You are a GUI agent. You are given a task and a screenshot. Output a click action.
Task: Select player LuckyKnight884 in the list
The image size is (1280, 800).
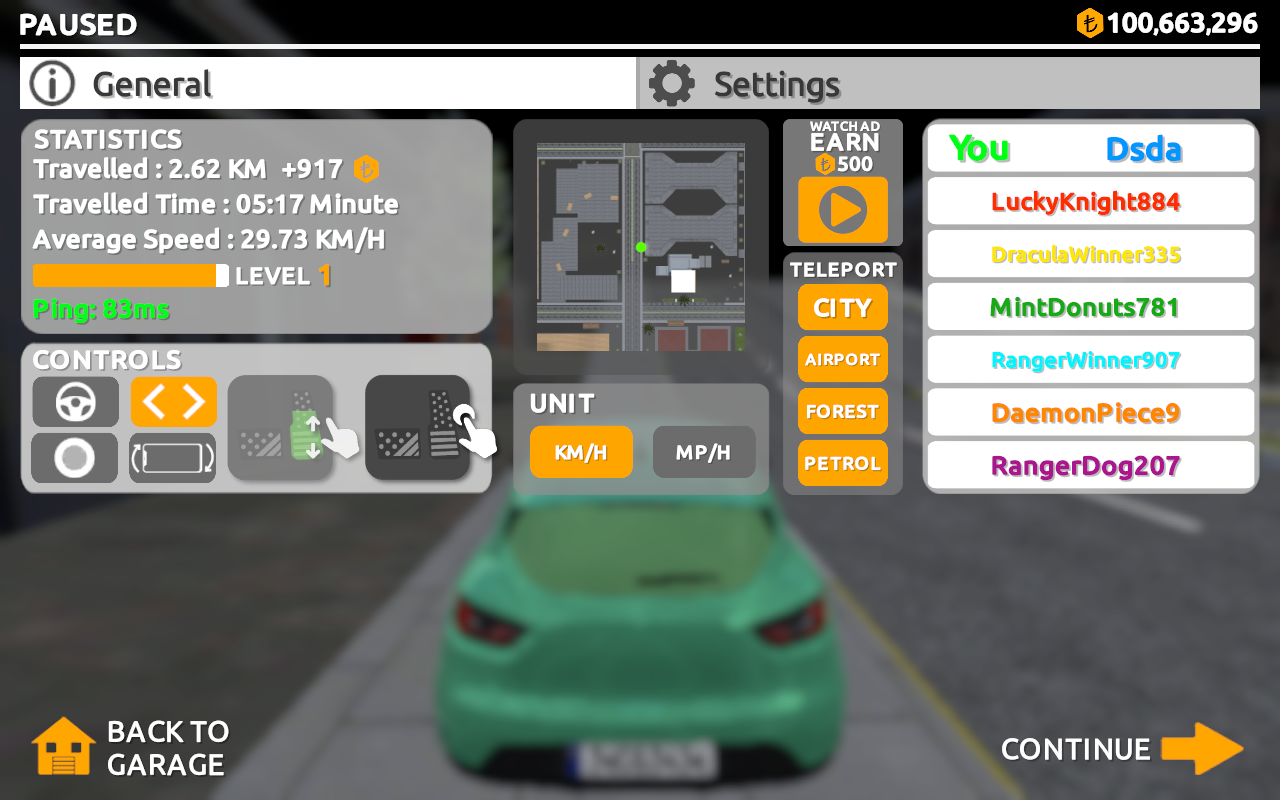(x=1090, y=202)
